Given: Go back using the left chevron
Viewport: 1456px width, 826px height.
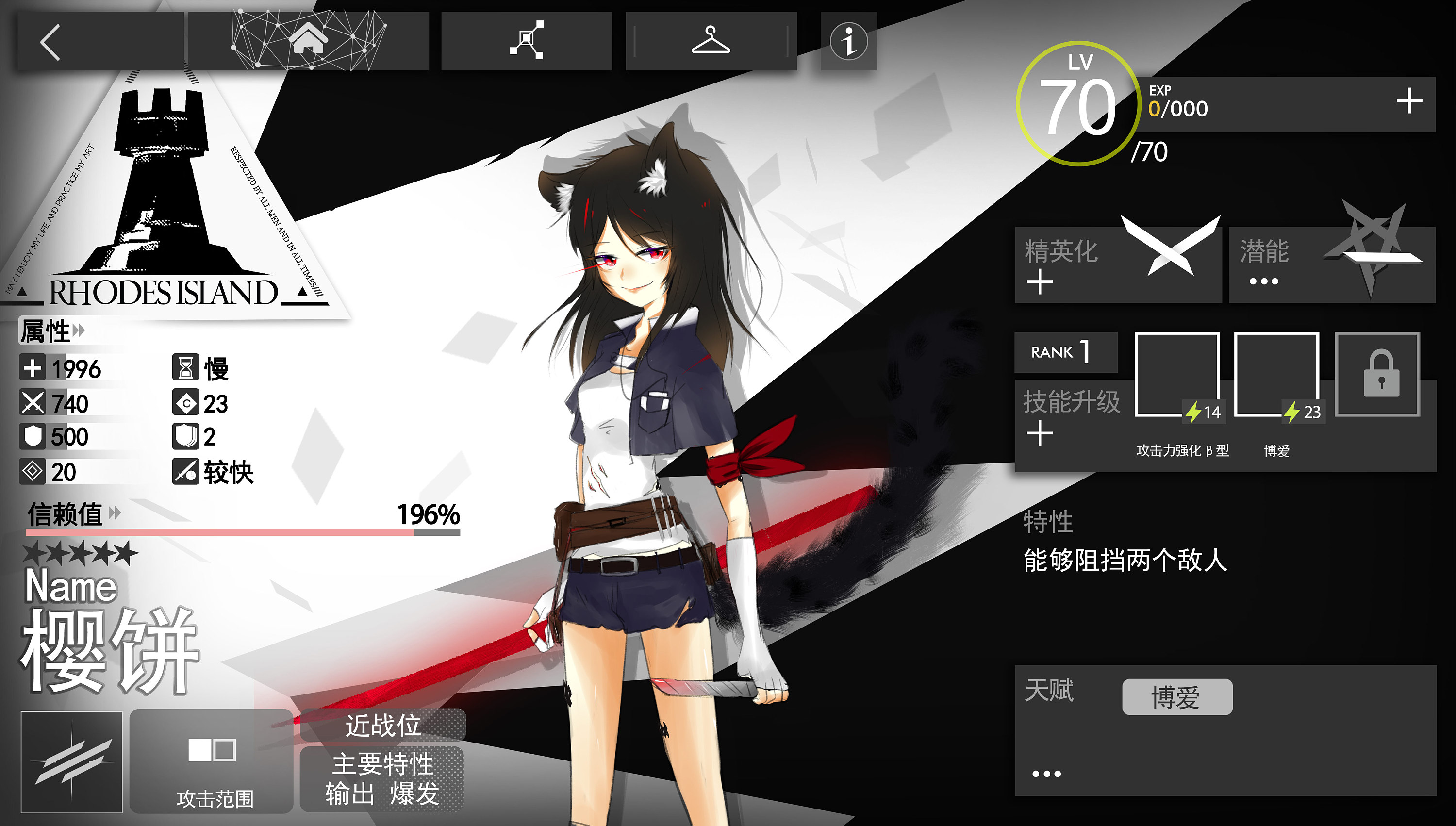Looking at the screenshot, I should click(x=51, y=43).
